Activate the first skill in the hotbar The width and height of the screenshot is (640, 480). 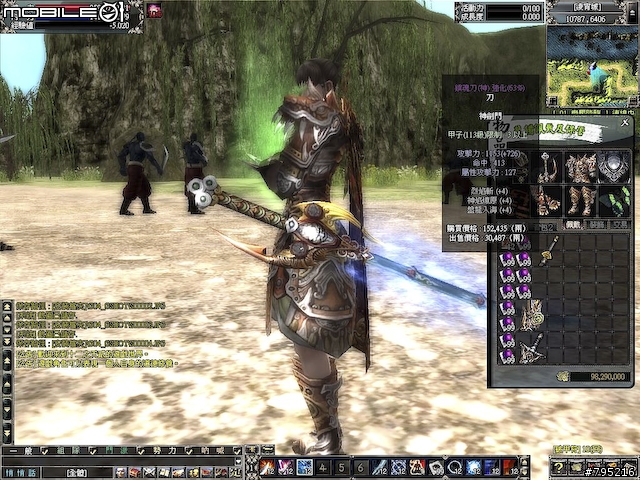(267, 467)
